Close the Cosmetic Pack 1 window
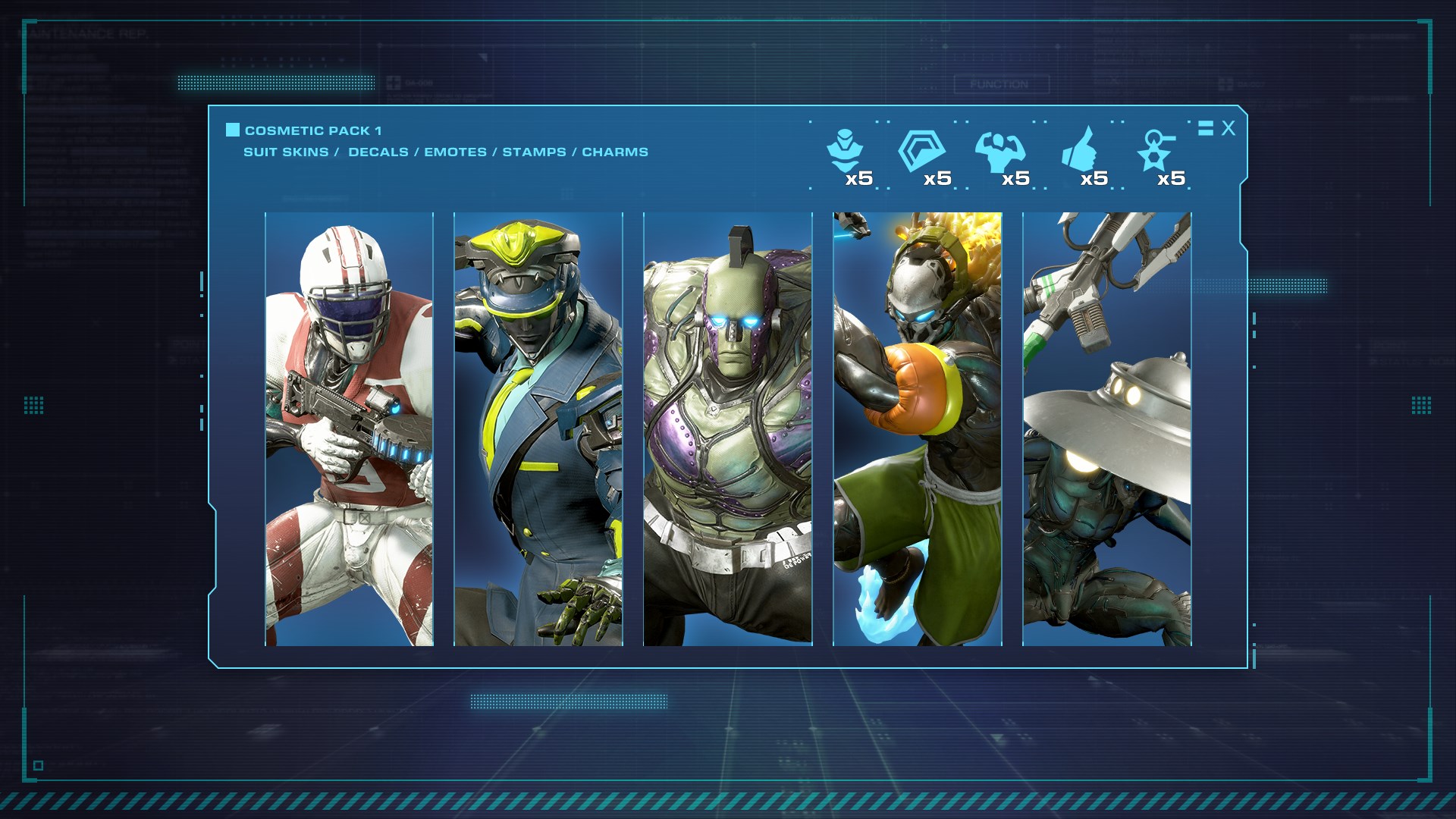 pyautogui.click(x=1228, y=128)
